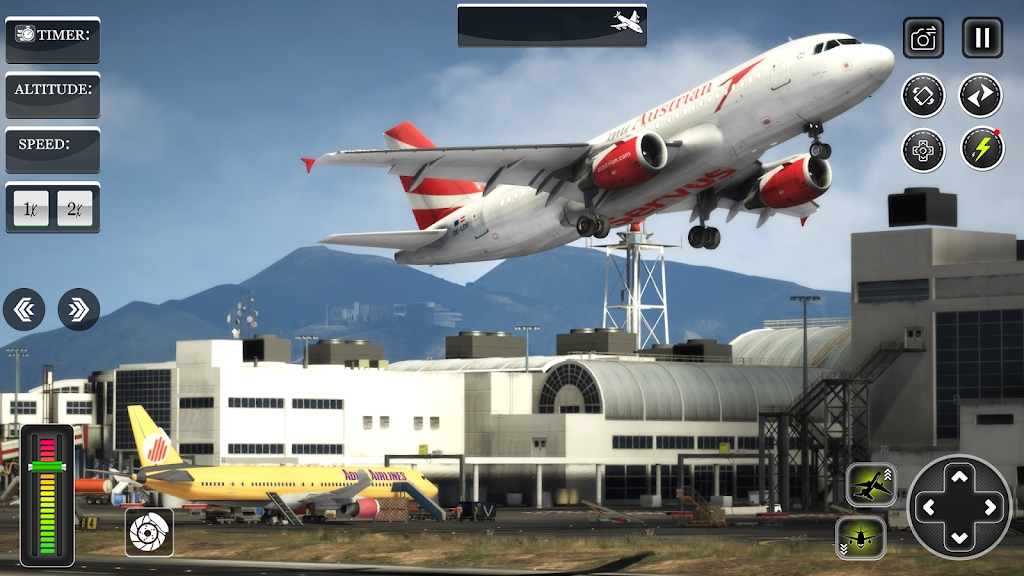Steer right with the D-pad right arrow
Viewport: 1024px width, 576px height.
tap(991, 508)
